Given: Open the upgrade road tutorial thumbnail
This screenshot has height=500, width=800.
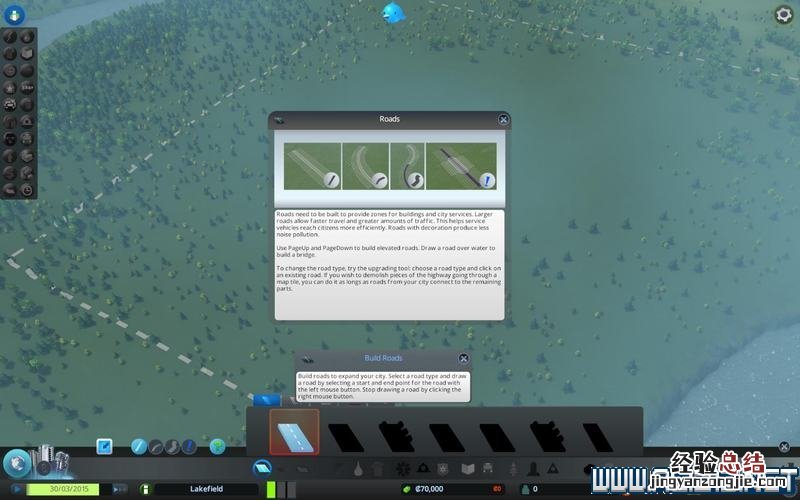Looking at the screenshot, I should pyautogui.click(x=461, y=167).
